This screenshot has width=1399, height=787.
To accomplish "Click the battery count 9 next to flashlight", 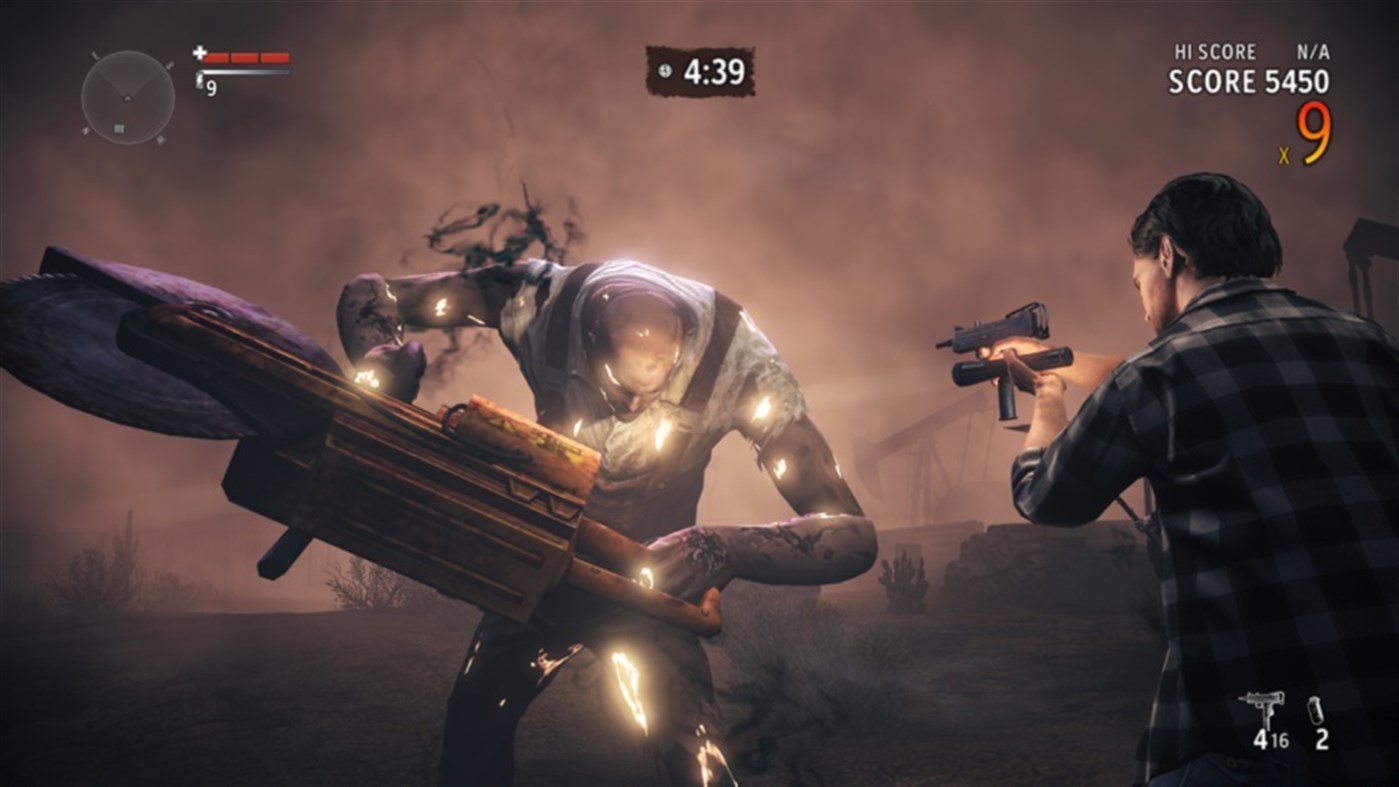I will (211, 87).
